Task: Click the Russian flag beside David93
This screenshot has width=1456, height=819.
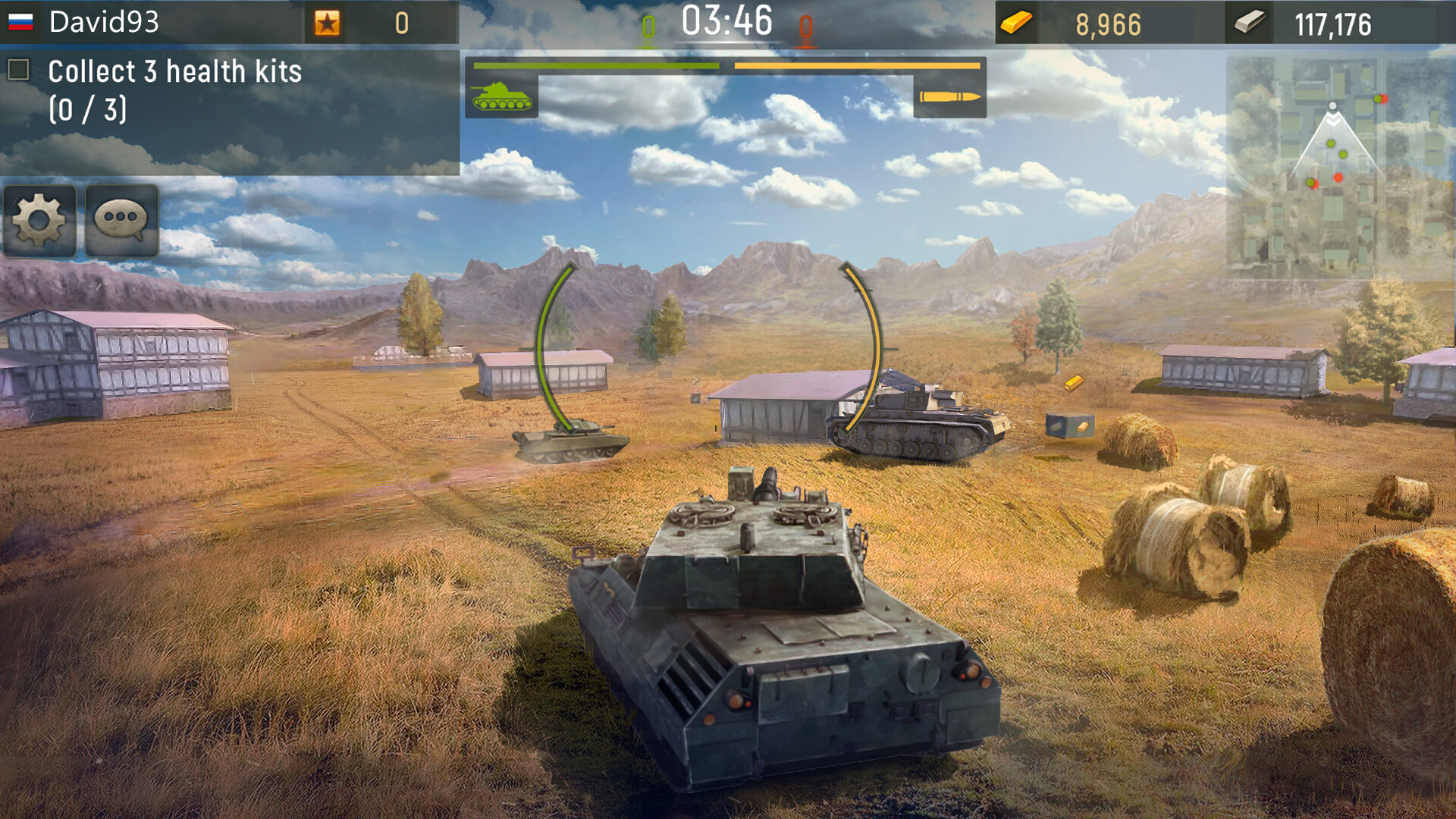Action: 22,22
